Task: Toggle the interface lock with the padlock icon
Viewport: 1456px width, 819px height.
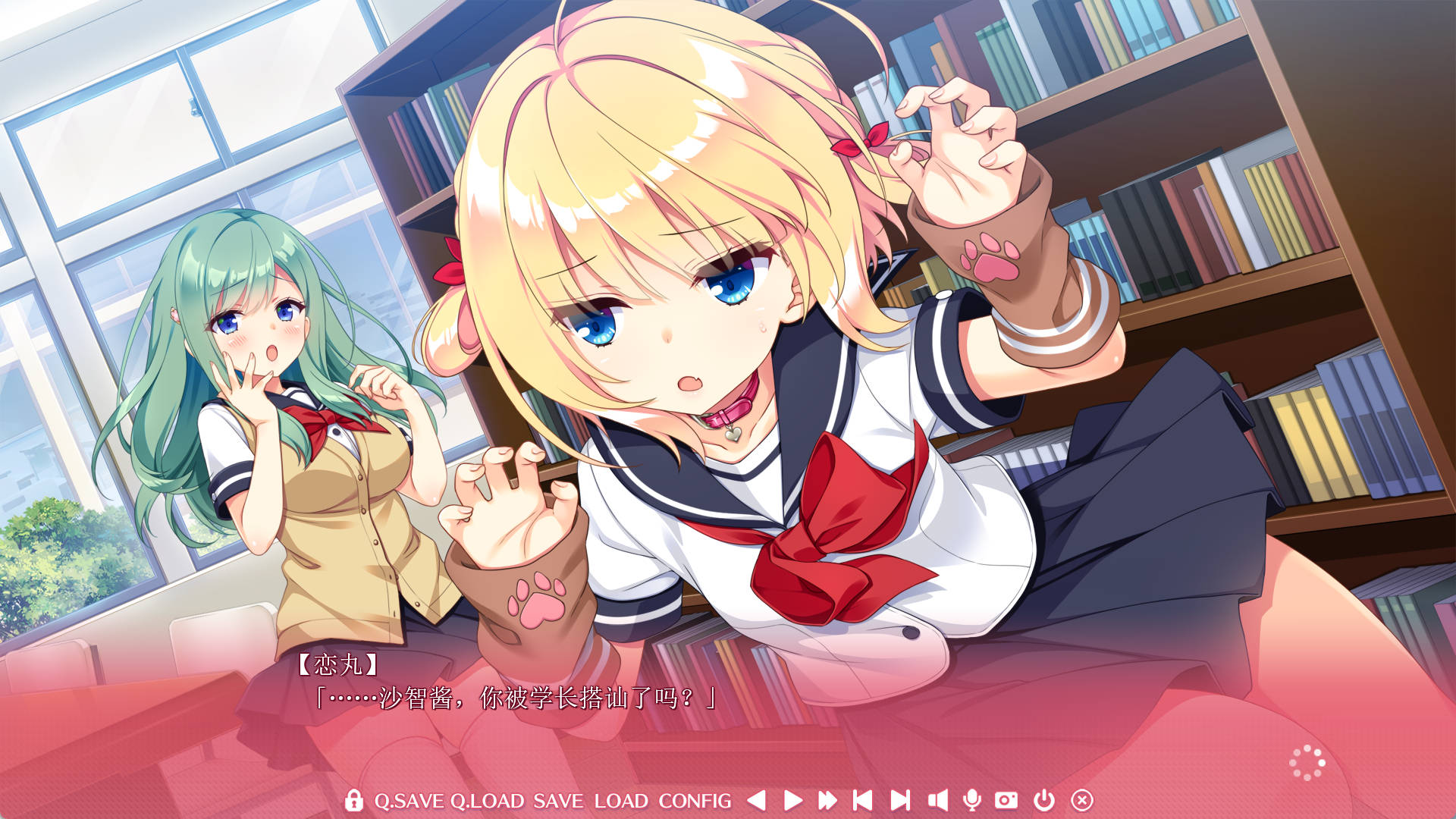Action: pyautogui.click(x=354, y=800)
